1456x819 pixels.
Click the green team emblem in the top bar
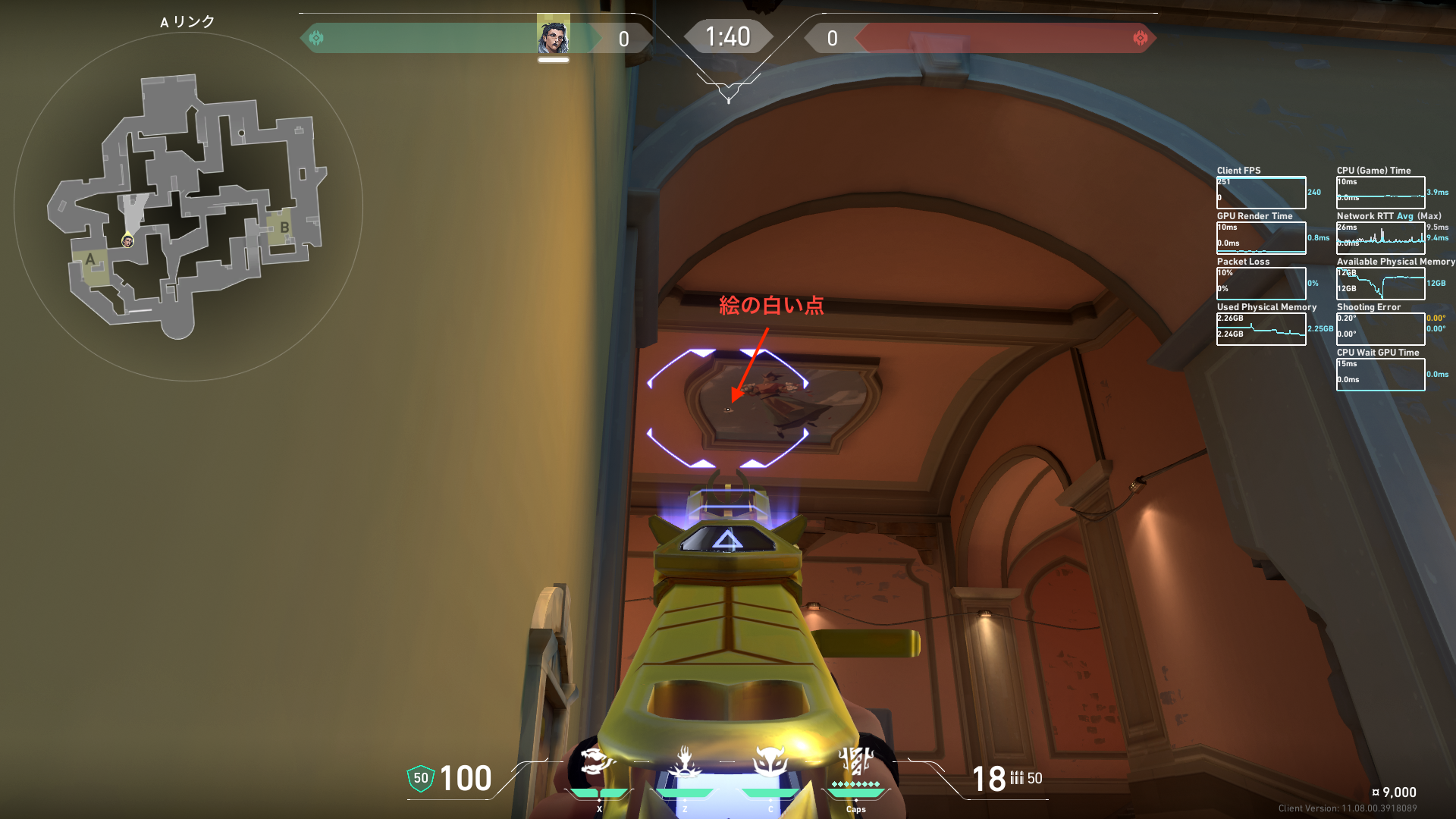click(316, 38)
